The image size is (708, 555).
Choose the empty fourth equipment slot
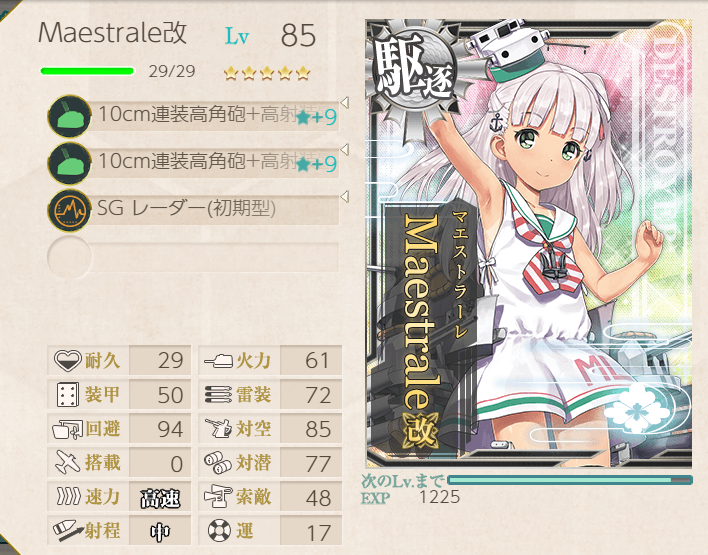(195, 256)
